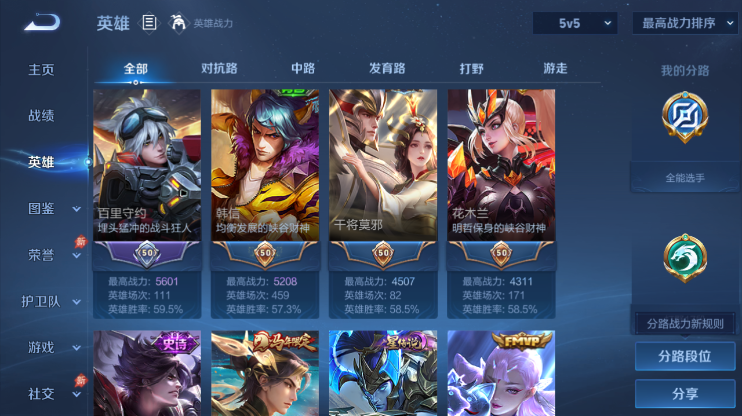Select the 韩信 hero card
This screenshot has width=742, height=416.
265,180
